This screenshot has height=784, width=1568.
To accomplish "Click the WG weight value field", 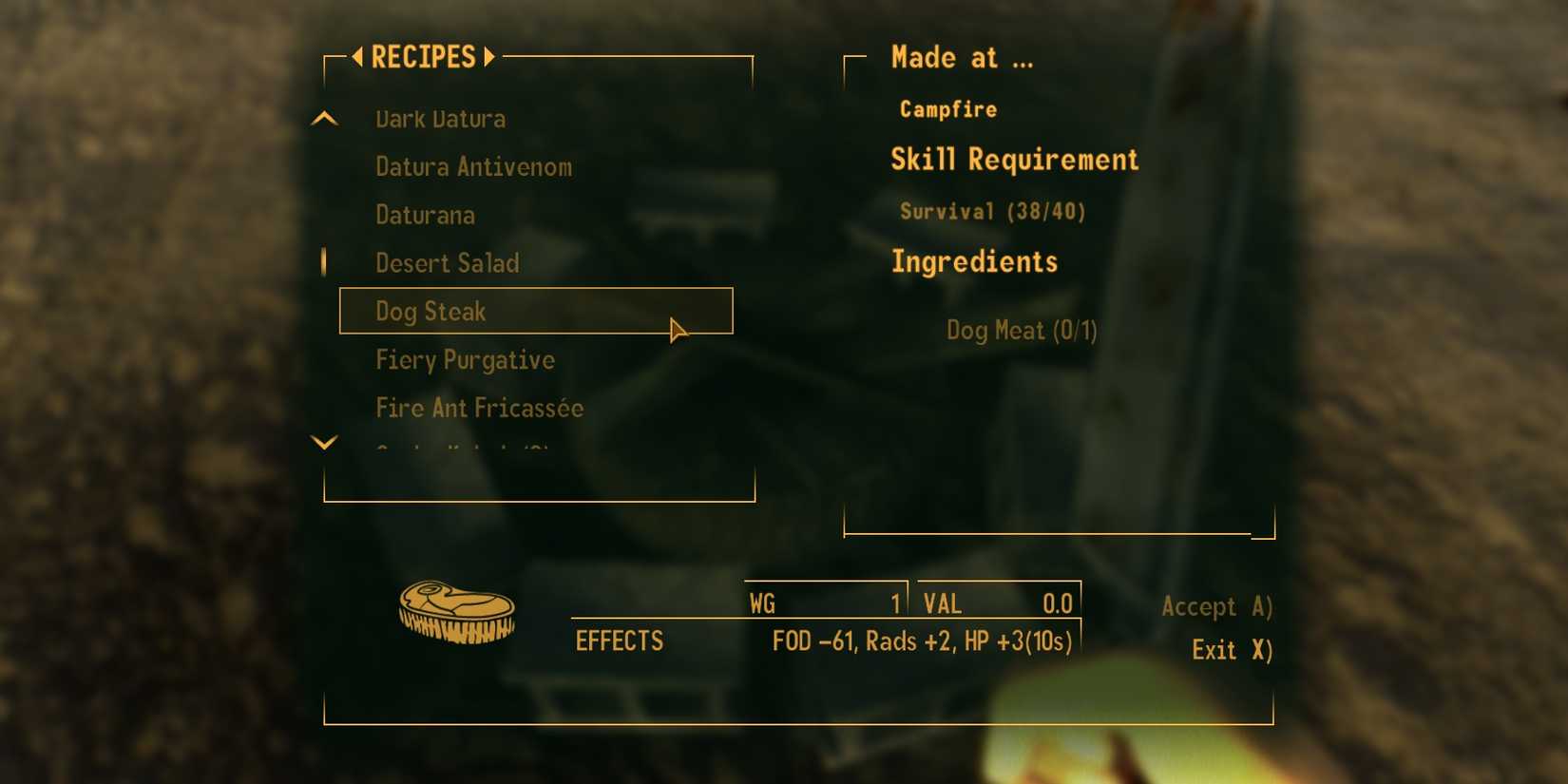I will tap(824, 602).
